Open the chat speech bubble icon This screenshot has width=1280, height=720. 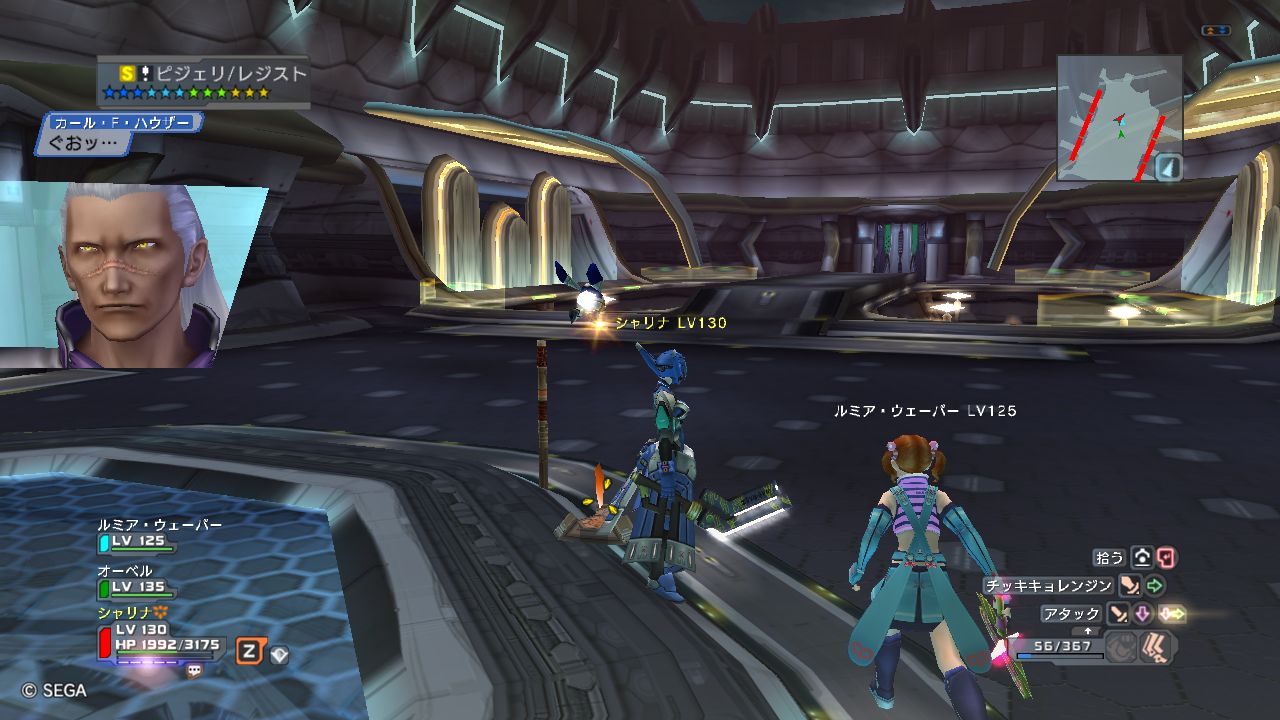[194, 670]
